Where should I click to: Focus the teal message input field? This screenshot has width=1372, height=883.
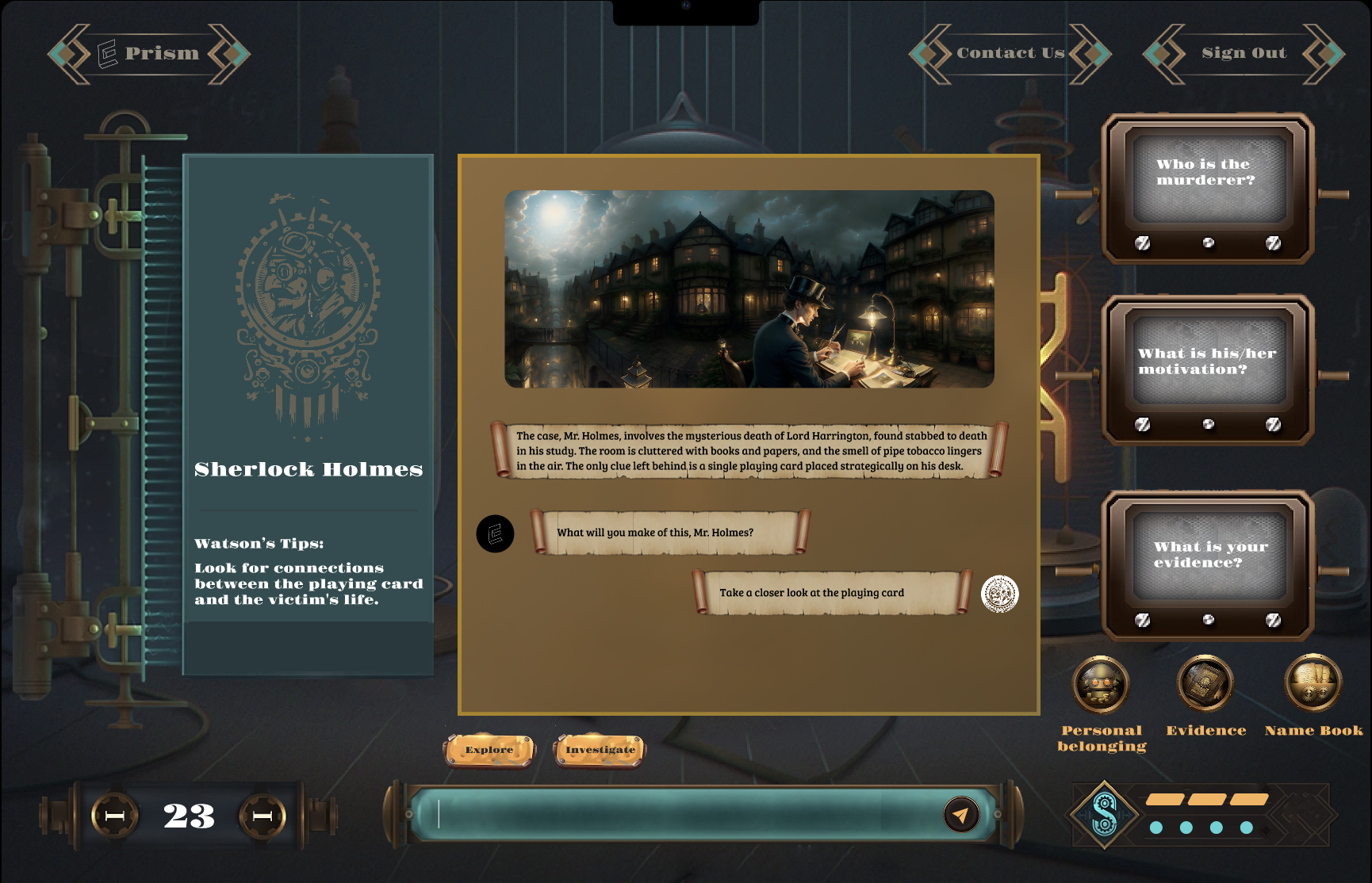682,814
